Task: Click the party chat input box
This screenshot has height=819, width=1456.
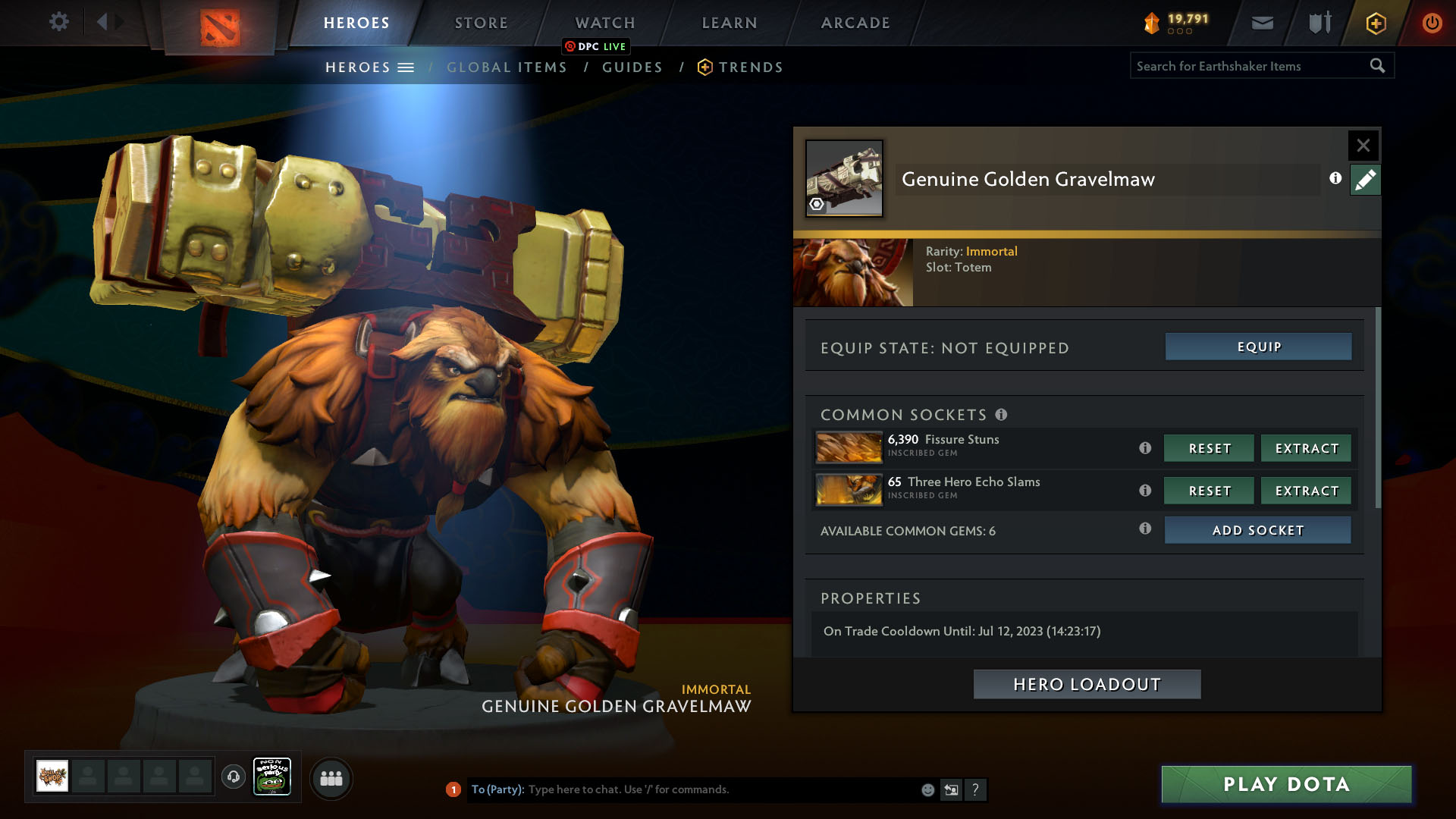Action: coord(720,789)
